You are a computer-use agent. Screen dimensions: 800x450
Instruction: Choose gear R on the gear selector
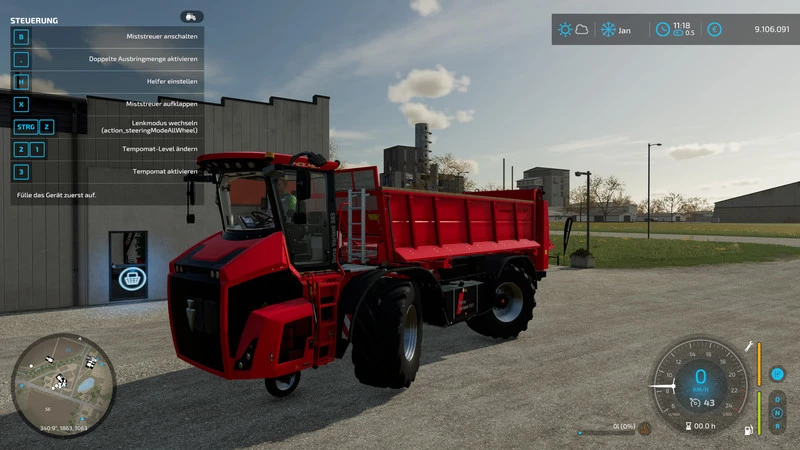pos(777,426)
